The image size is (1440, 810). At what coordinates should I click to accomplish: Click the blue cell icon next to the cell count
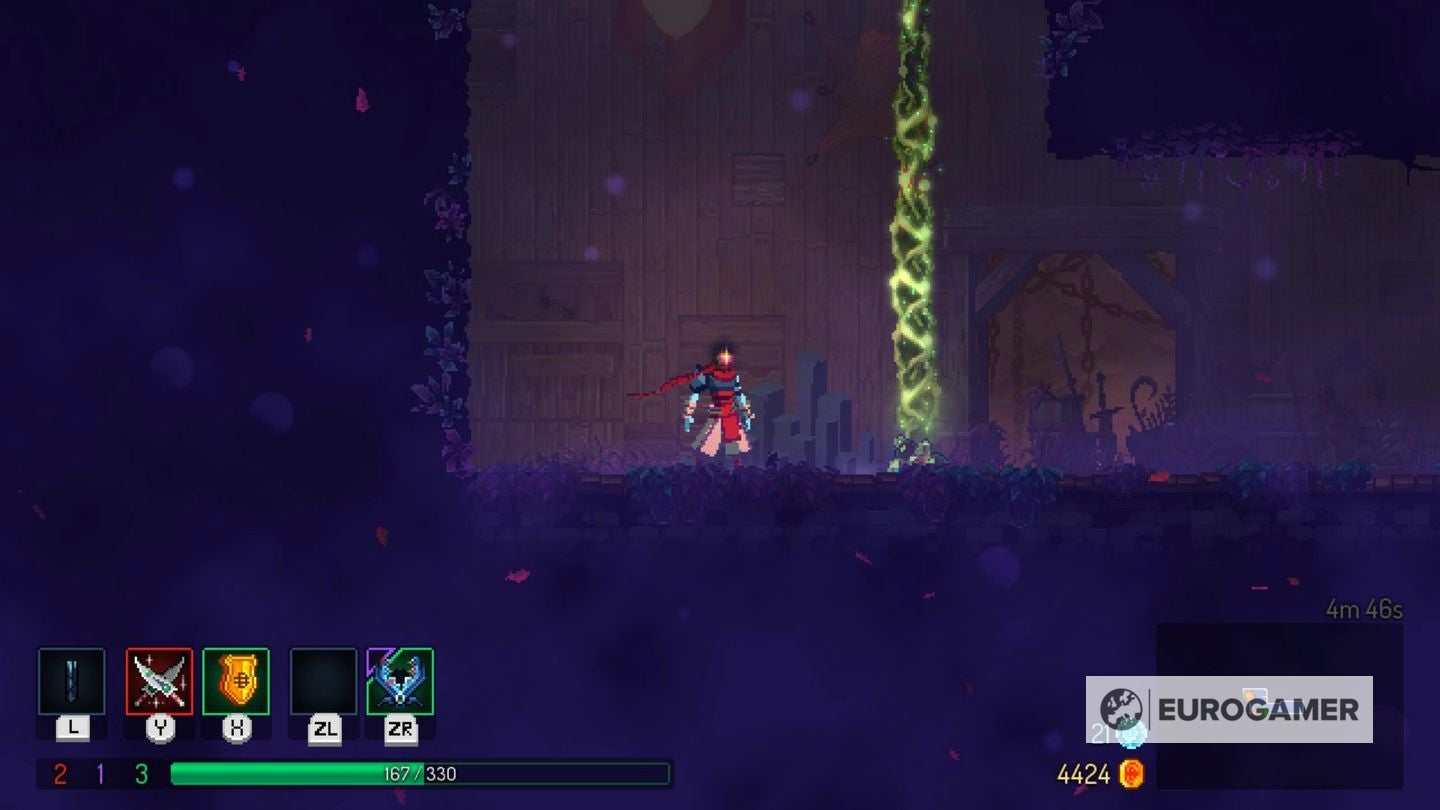pyautogui.click(x=1131, y=731)
